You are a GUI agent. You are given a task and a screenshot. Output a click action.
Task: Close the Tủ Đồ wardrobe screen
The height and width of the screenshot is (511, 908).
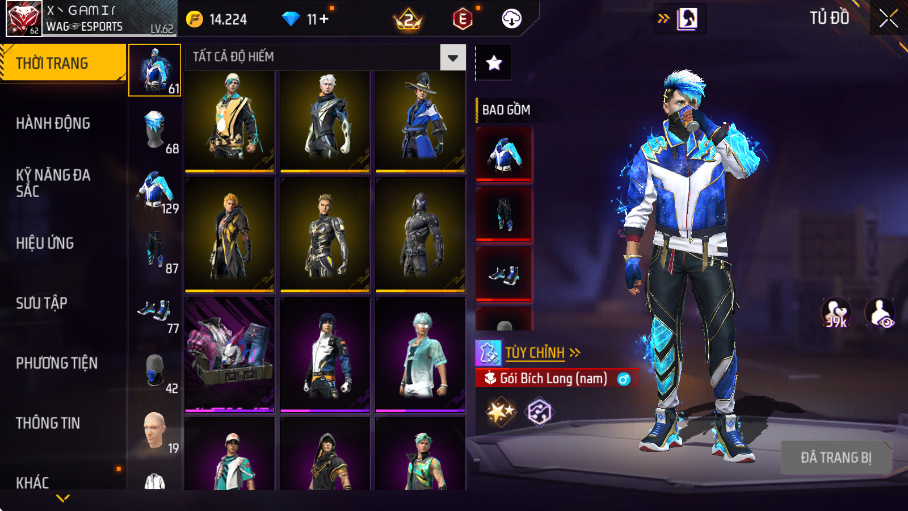888,18
